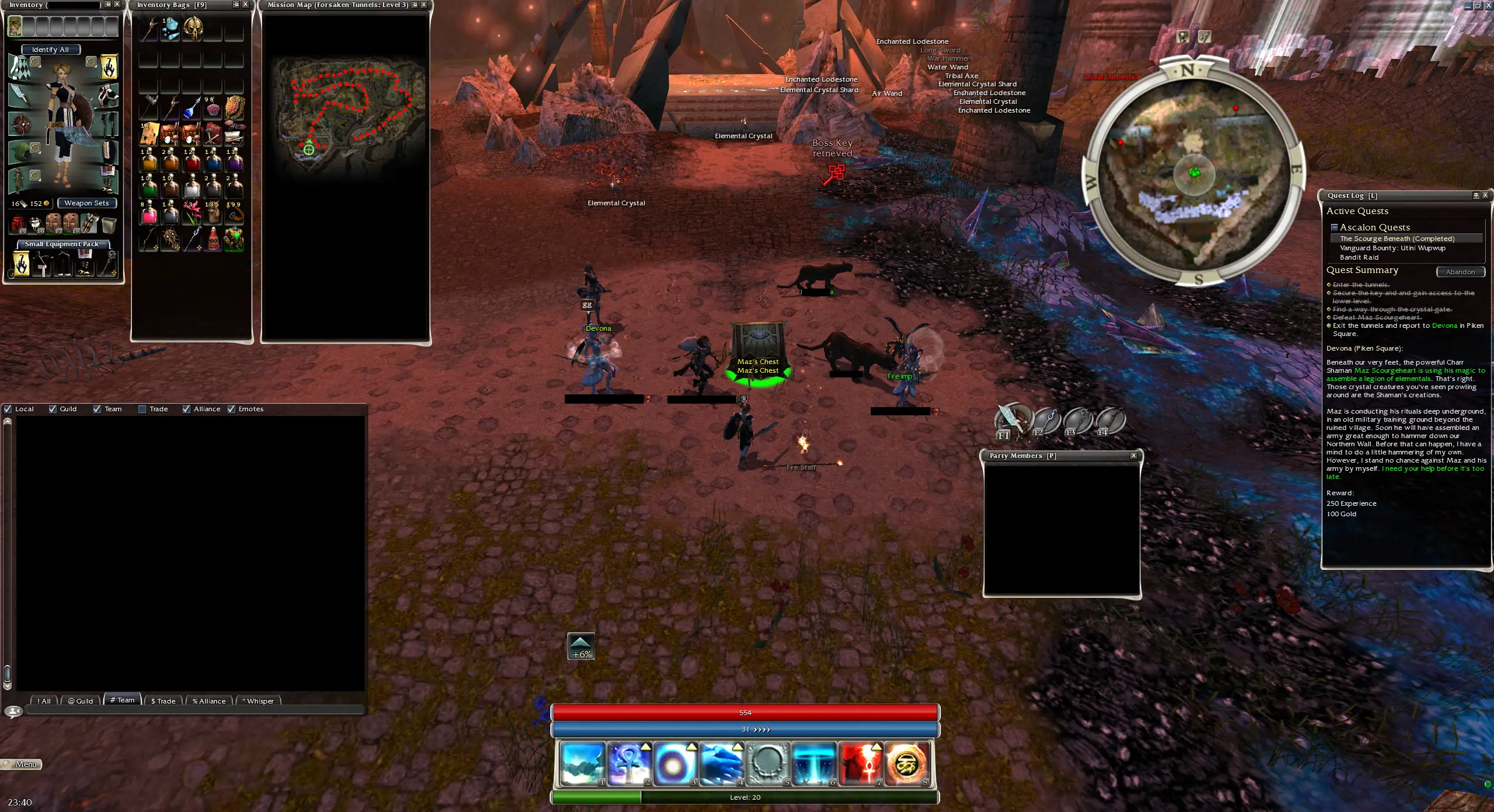
Task: Activate the red ankh skill in slot 7
Action: [860, 763]
